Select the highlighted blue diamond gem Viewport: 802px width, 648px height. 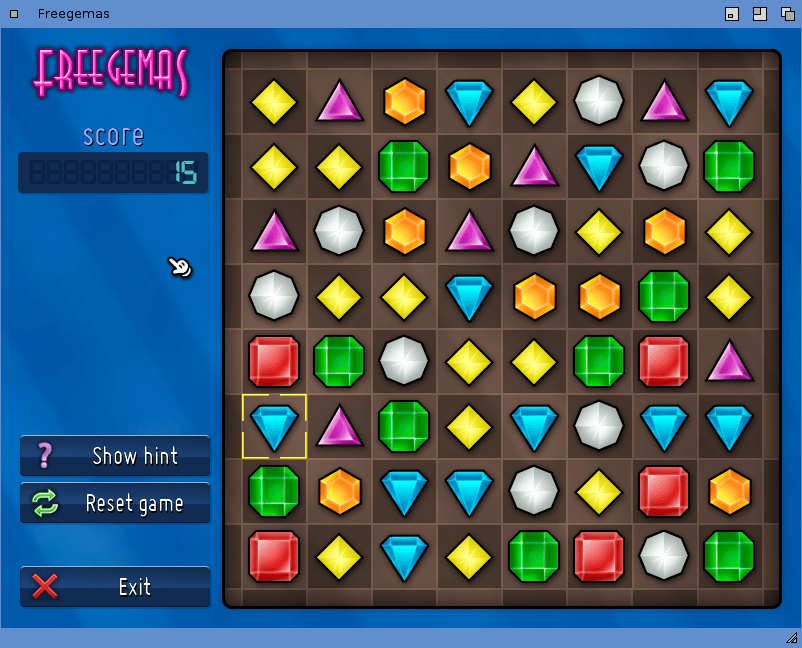coord(274,427)
